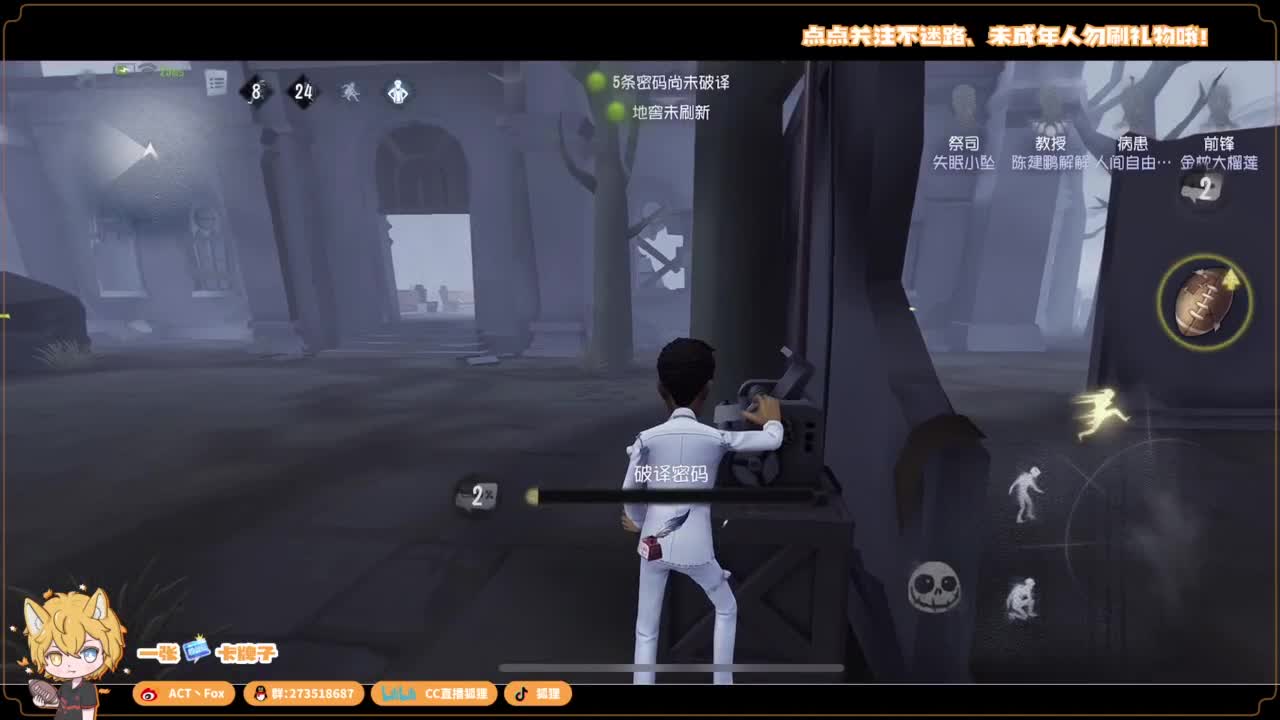Open the CC直播狐理 stream link
1280x720 pixels.
435,693
